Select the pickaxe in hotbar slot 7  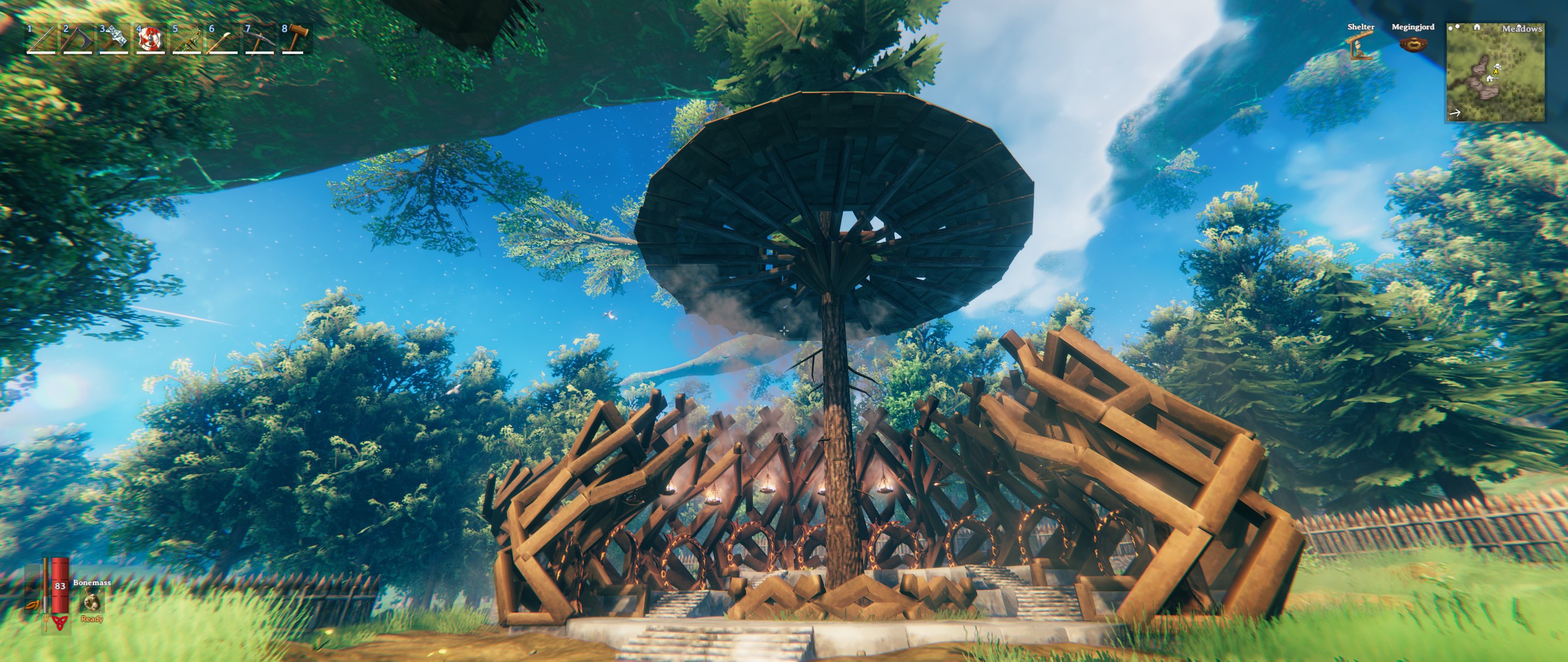259,39
